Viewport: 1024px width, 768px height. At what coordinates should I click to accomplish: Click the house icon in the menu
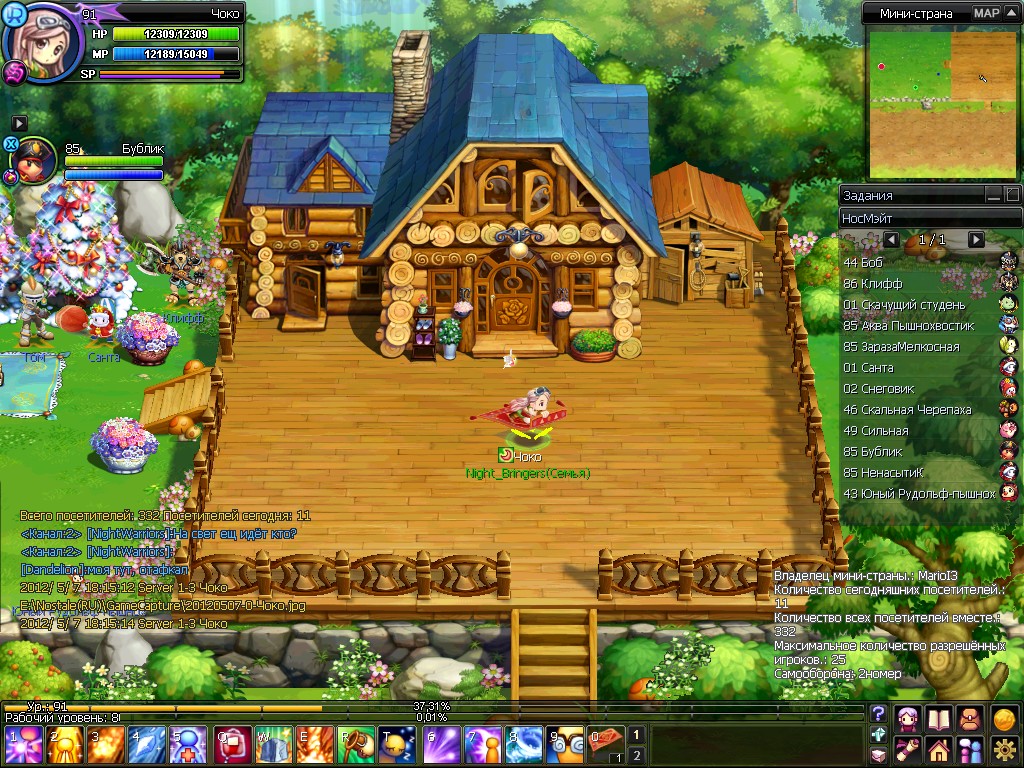(x=938, y=748)
